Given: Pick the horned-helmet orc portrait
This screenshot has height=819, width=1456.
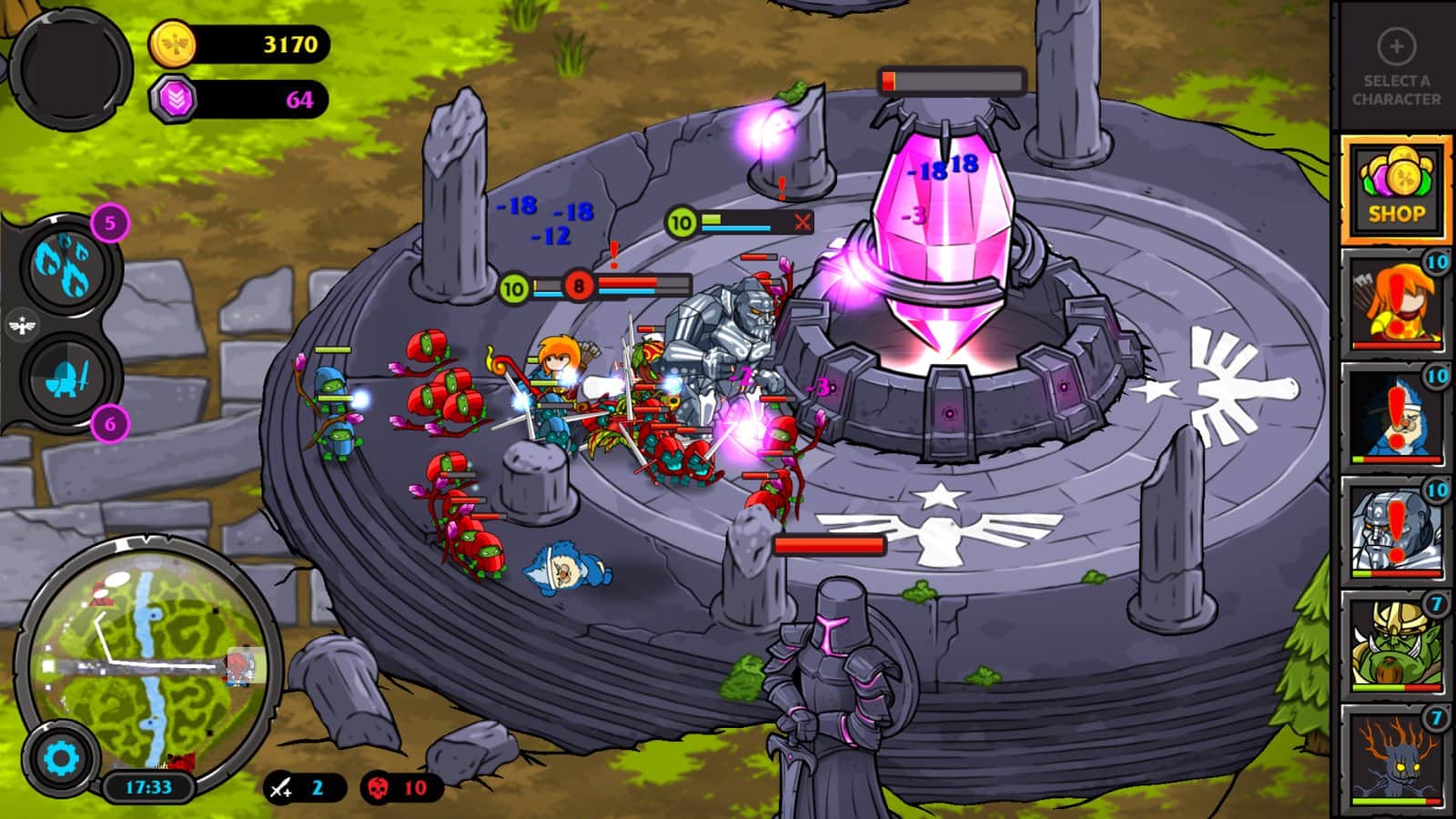Looking at the screenshot, I should [x=1395, y=644].
